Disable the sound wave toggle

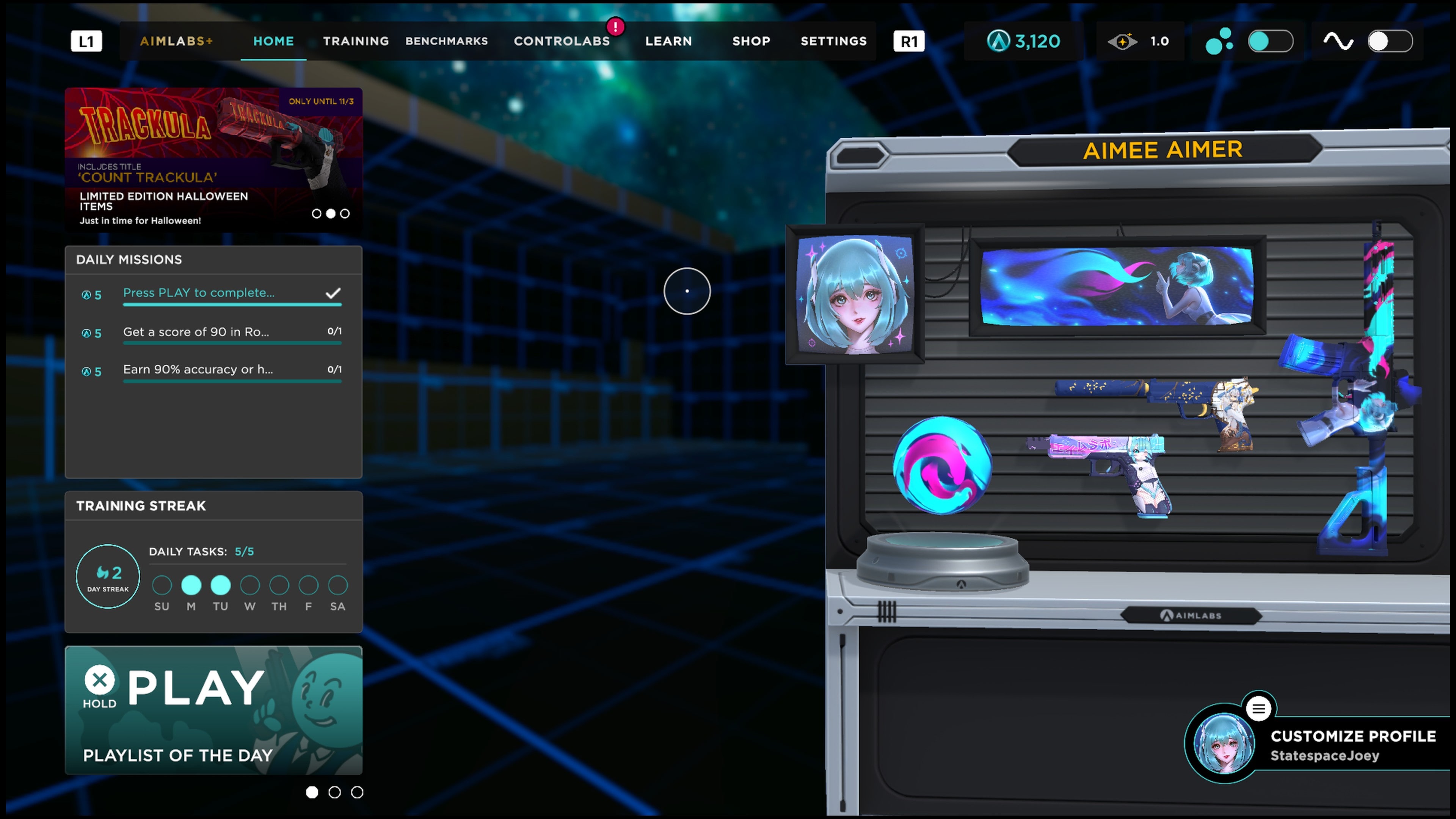pos(1389,41)
